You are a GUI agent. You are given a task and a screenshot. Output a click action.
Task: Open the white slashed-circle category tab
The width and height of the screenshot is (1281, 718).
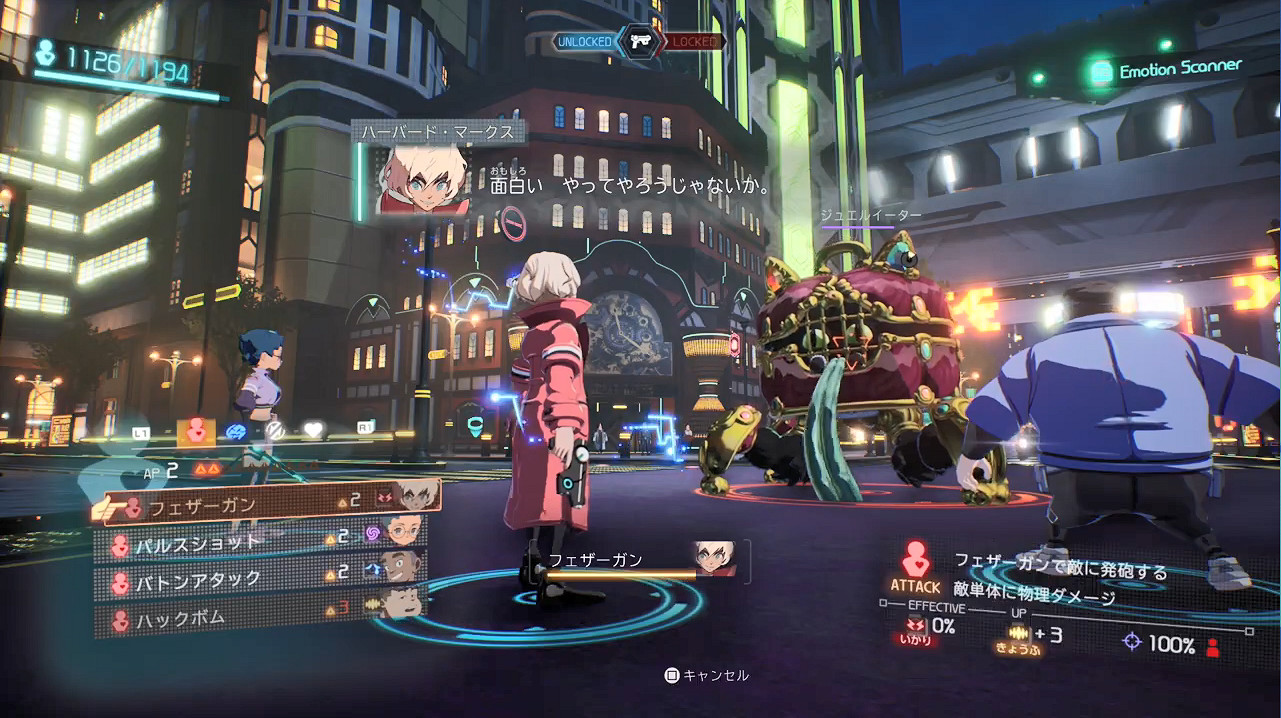[273, 430]
